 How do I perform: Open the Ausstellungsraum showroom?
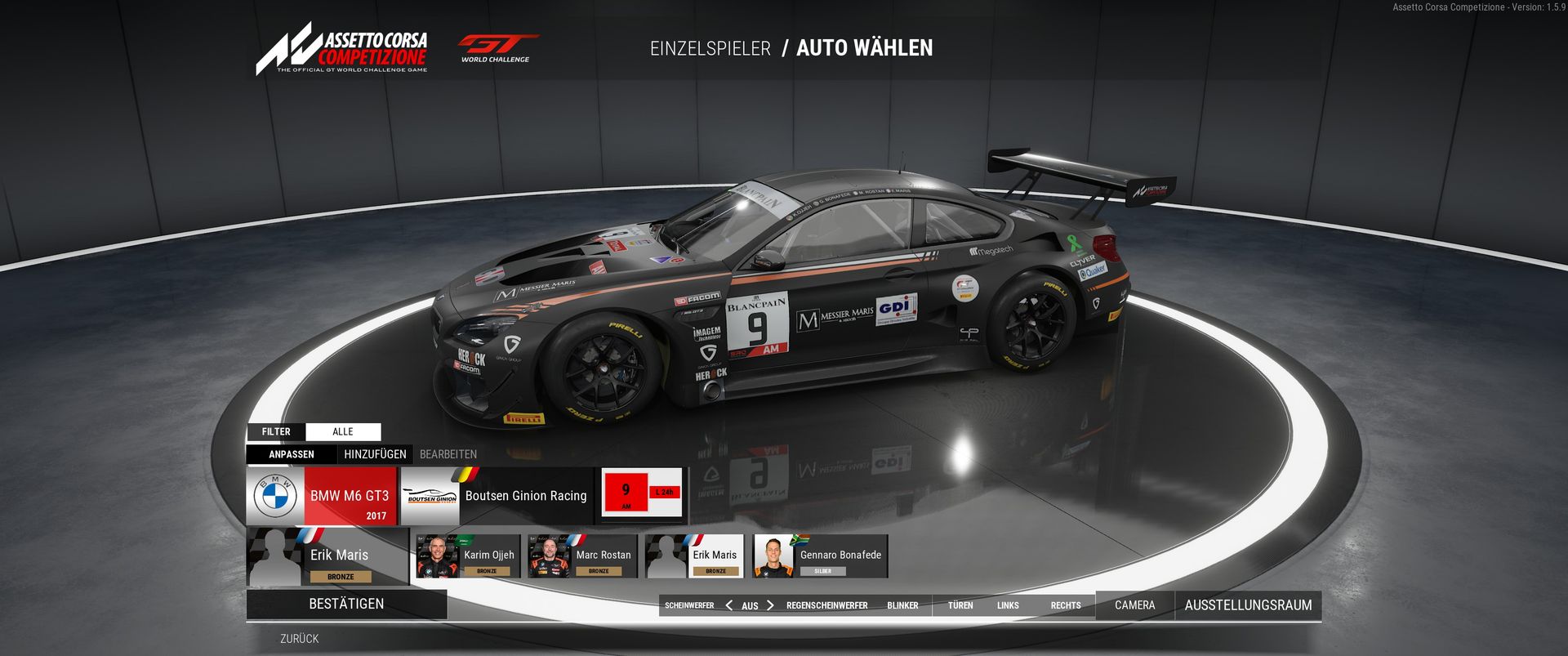pyautogui.click(x=1248, y=605)
